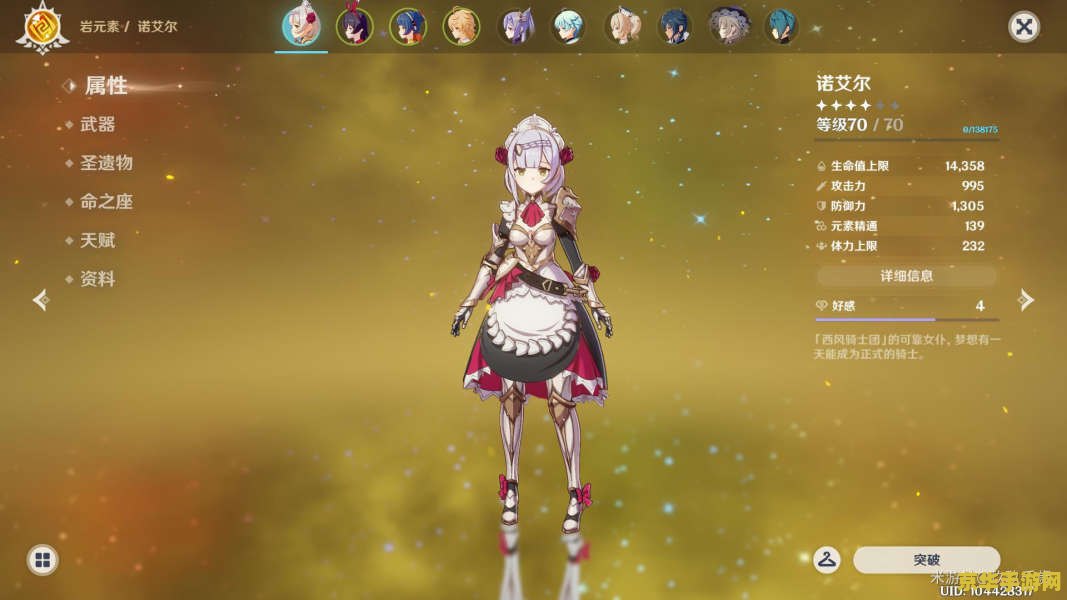
Task: Go to the next character with right arrow
Action: click(1025, 300)
